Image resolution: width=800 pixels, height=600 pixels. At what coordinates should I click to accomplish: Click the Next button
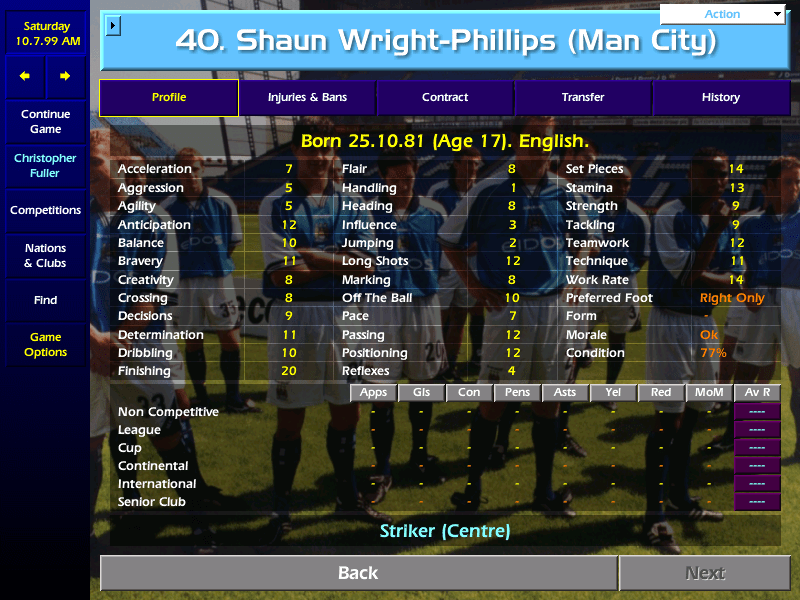[x=705, y=573]
